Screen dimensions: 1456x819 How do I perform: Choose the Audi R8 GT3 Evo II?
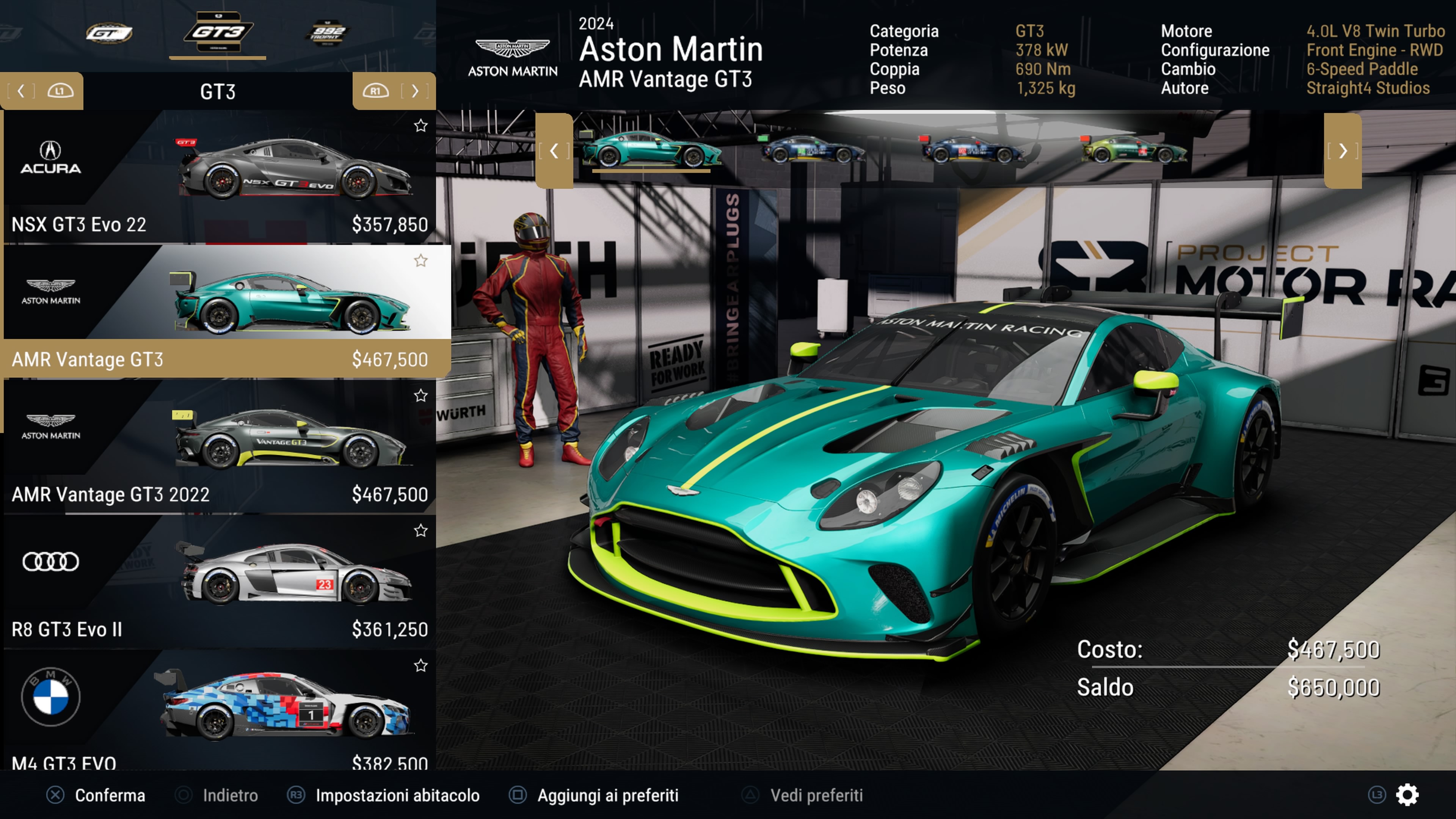219,581
